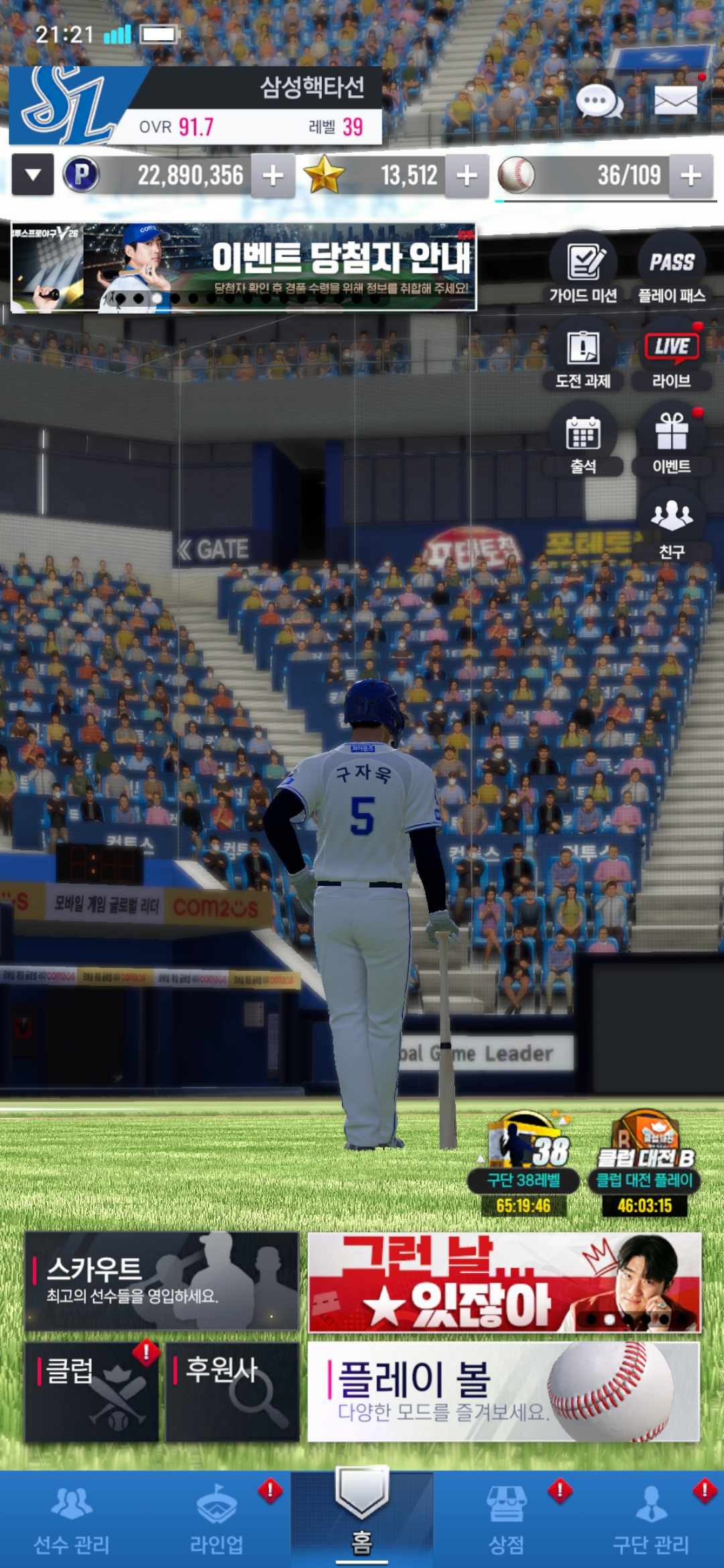
Task: Switch to the 구단 관리 tab
Action: [x=651, y=1520]
